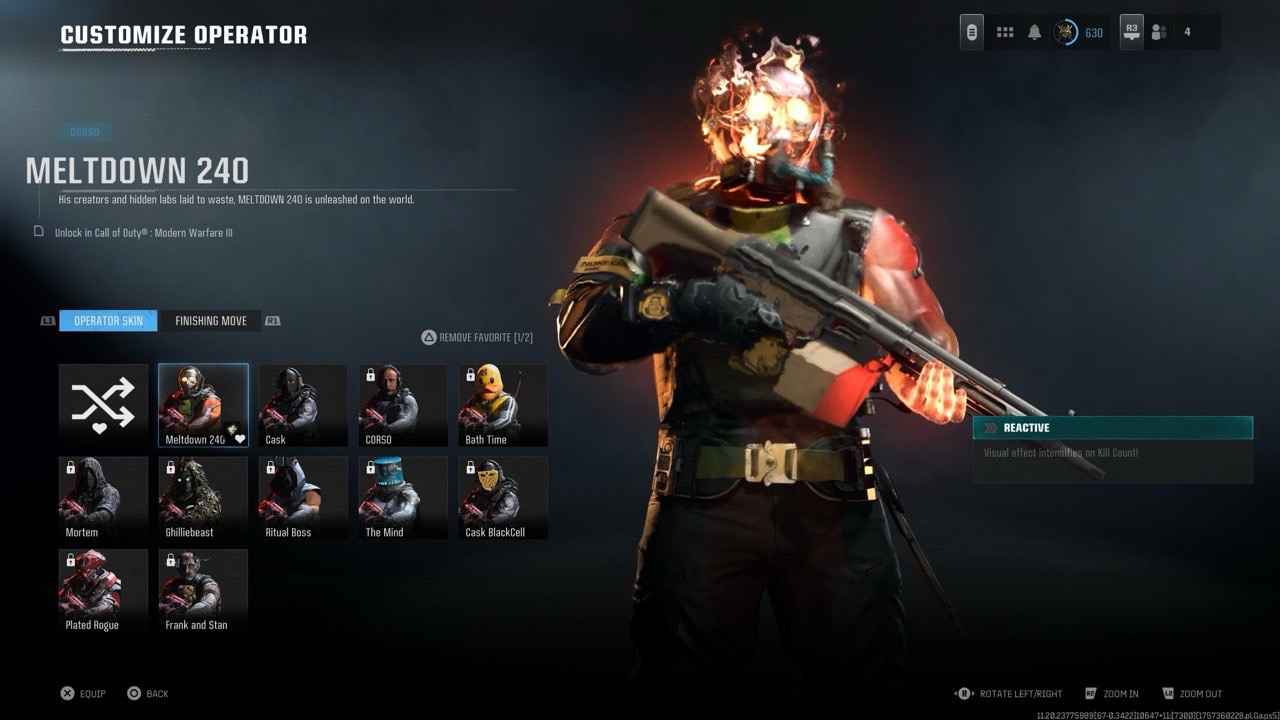Select the Frank and Stan skin

203,591
